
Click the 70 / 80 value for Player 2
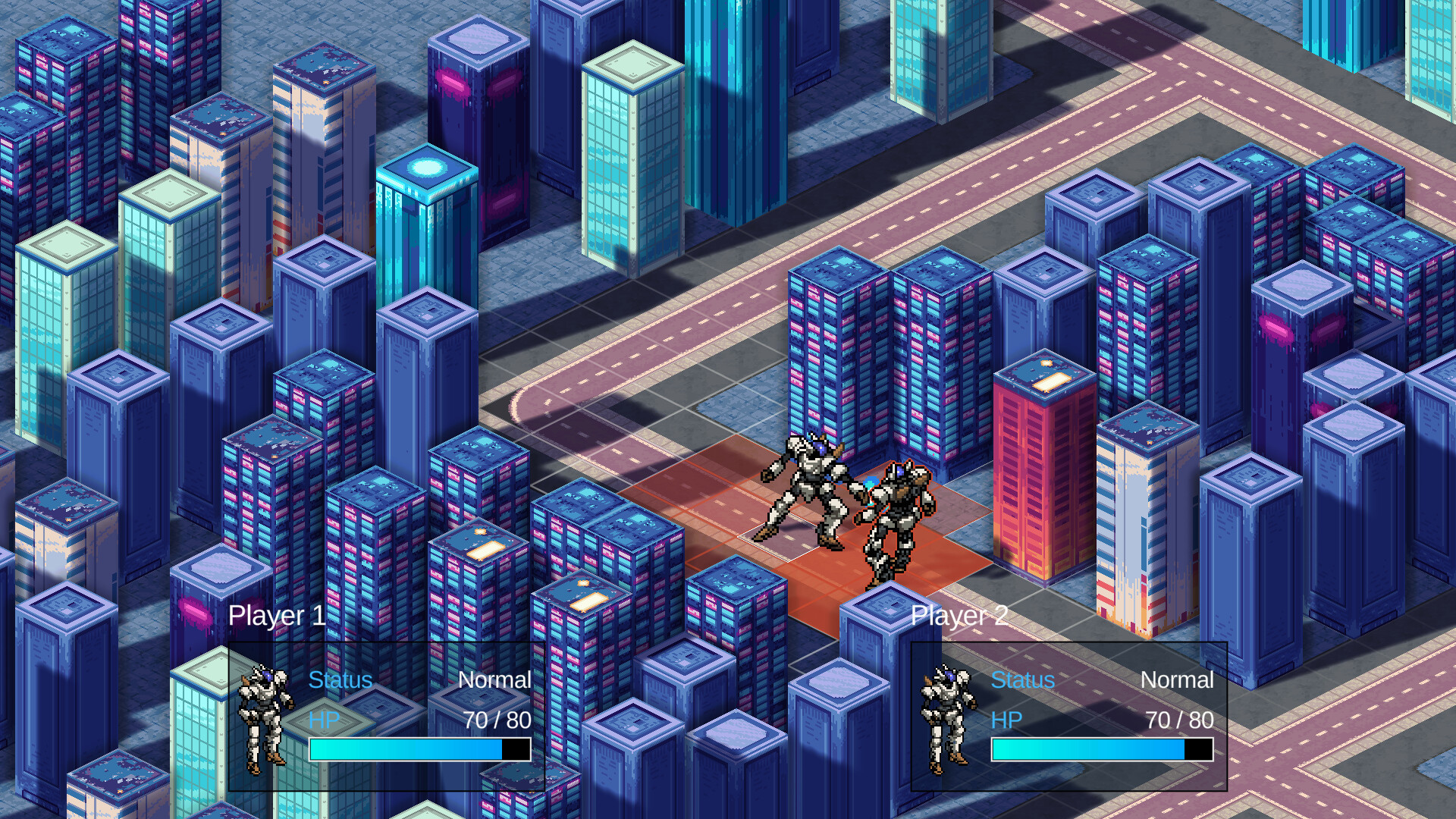pyautogui.click(x=1178, y=720)
